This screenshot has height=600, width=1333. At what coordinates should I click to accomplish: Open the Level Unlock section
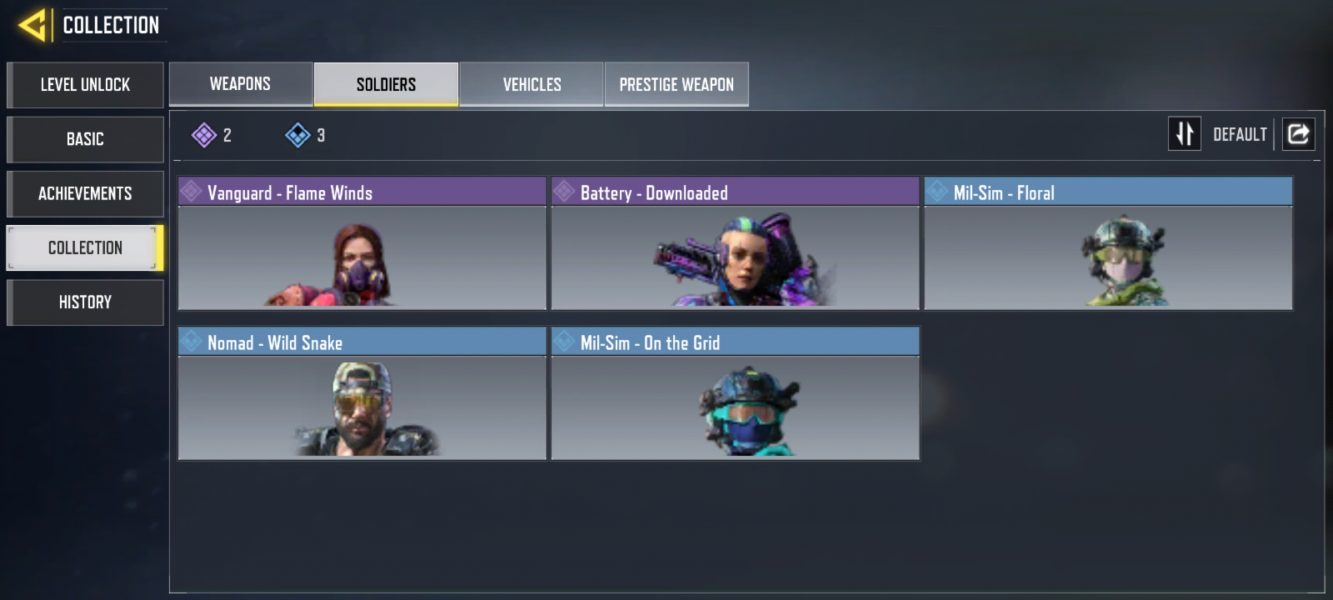pos(85,85)
